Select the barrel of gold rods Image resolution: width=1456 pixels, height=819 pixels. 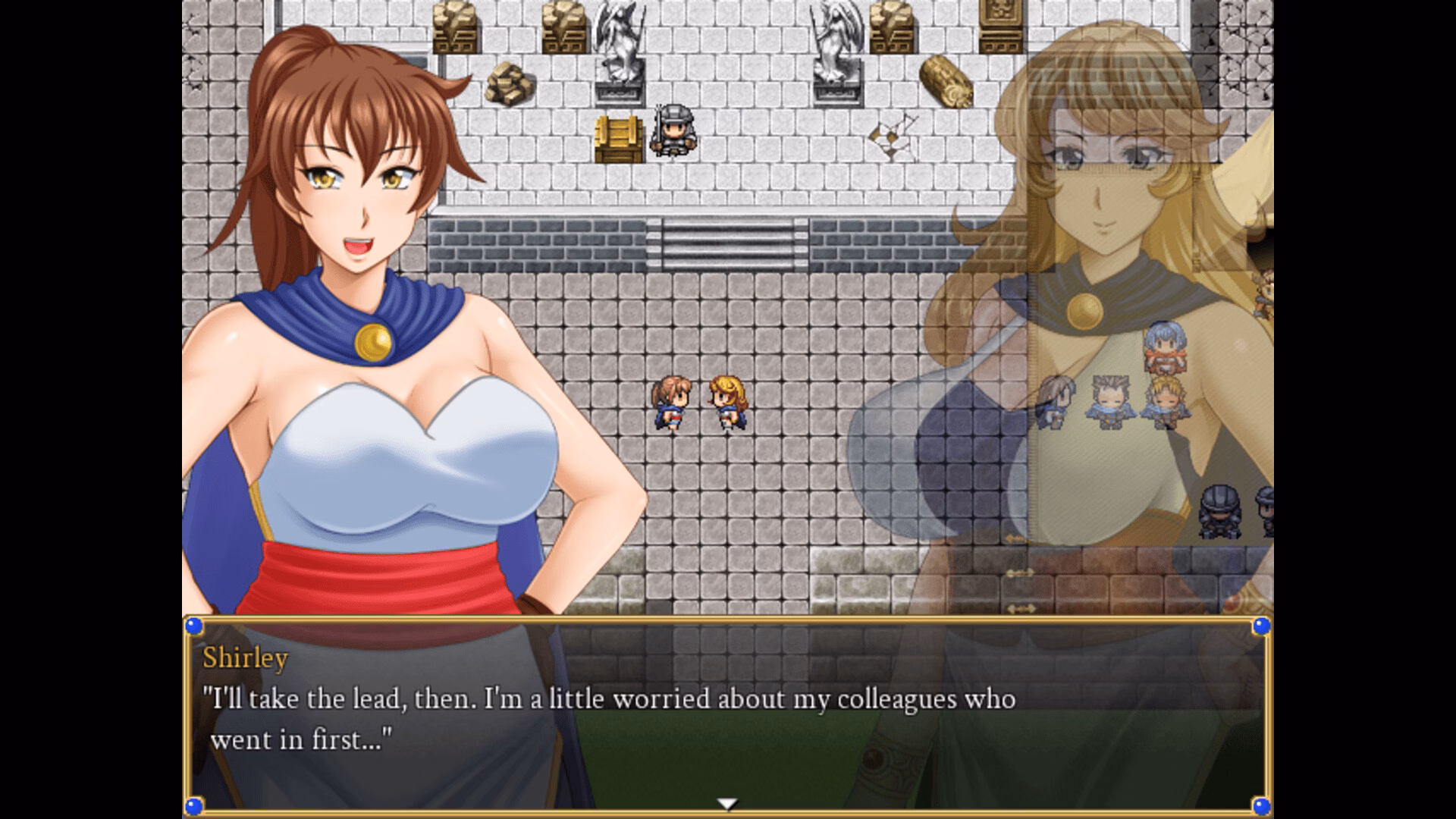[946, 80]
